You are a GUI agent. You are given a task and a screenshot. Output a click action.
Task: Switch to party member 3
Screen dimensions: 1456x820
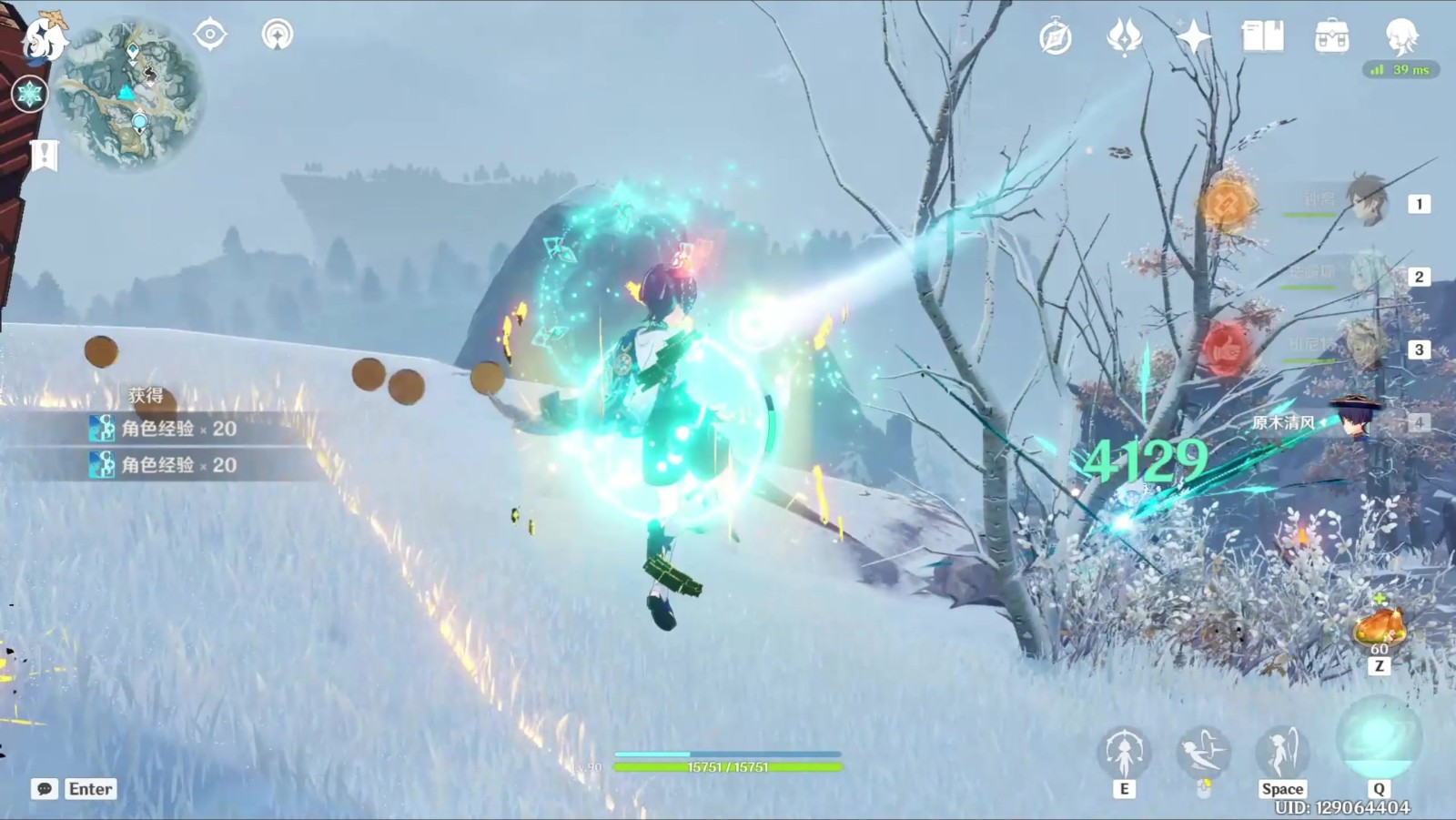1366,349
